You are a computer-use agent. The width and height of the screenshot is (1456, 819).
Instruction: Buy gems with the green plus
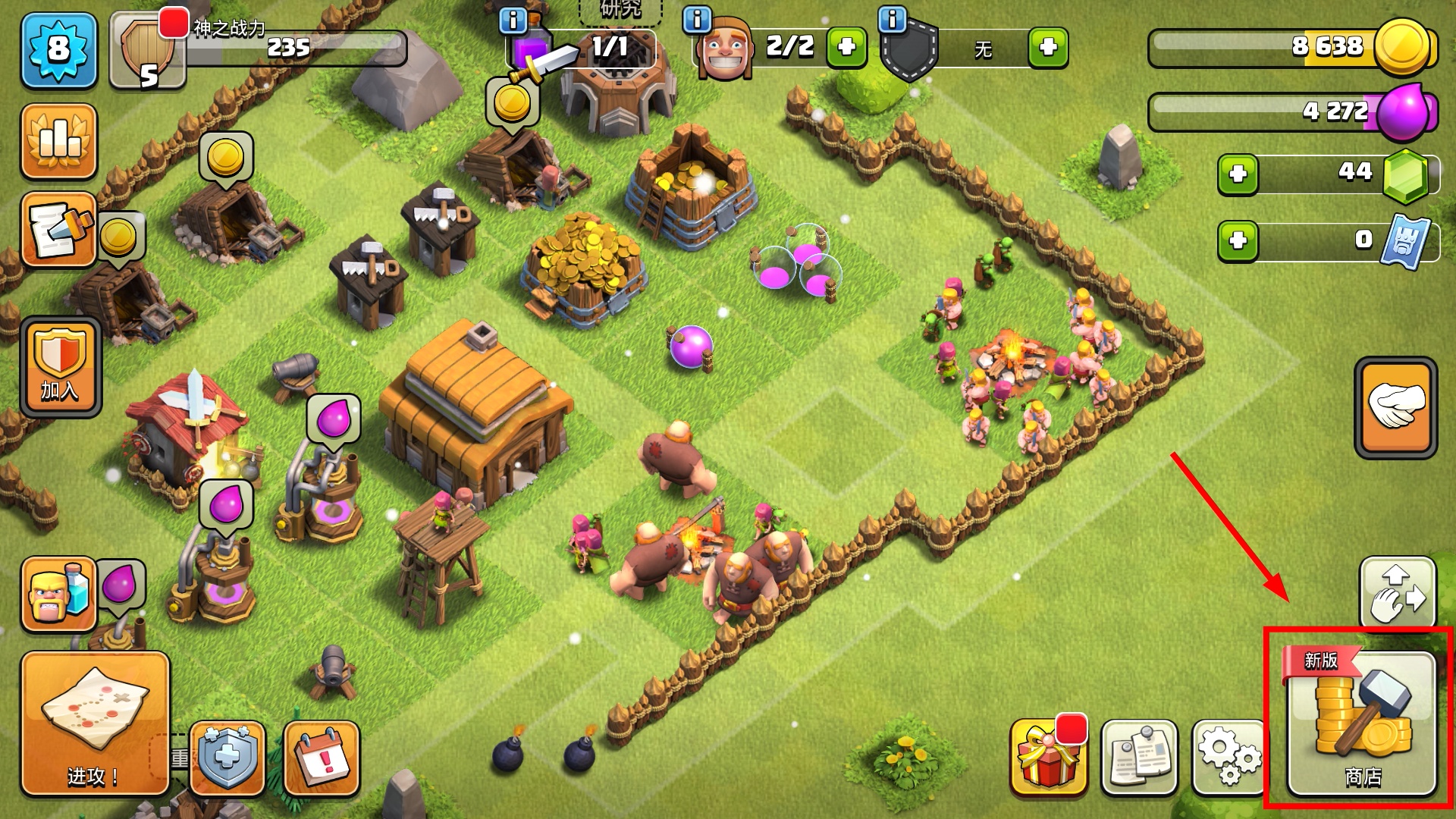point(1238,174)
